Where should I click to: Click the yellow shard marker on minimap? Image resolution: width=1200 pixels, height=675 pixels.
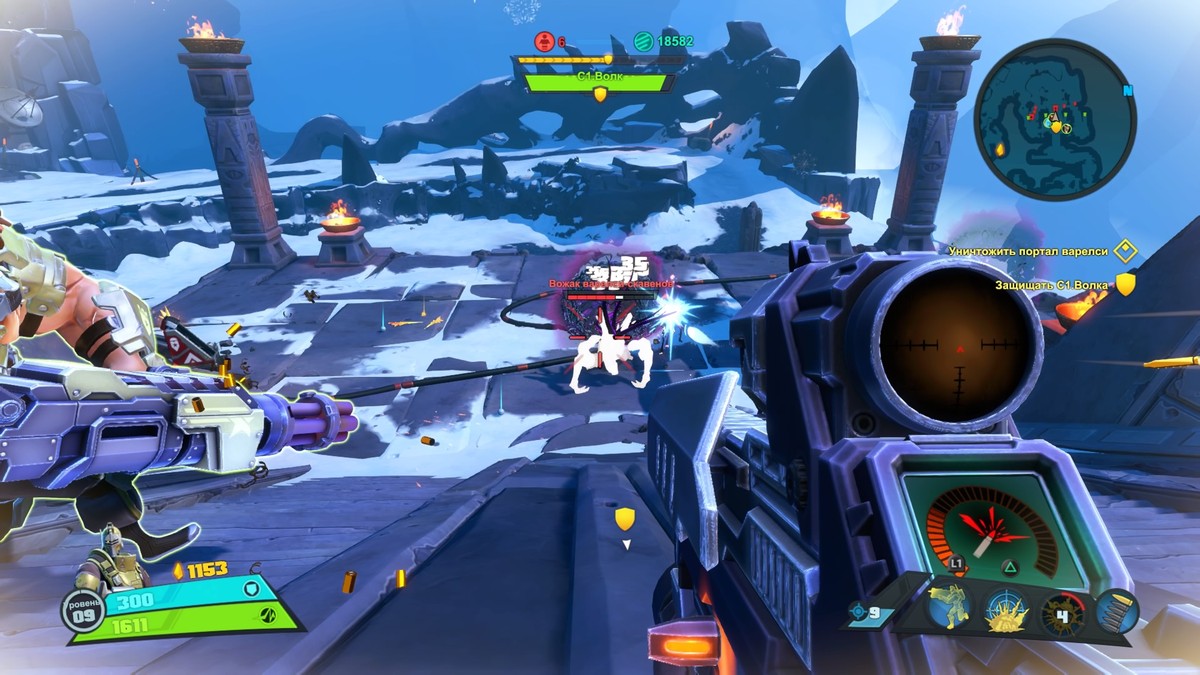pos(999,149)
